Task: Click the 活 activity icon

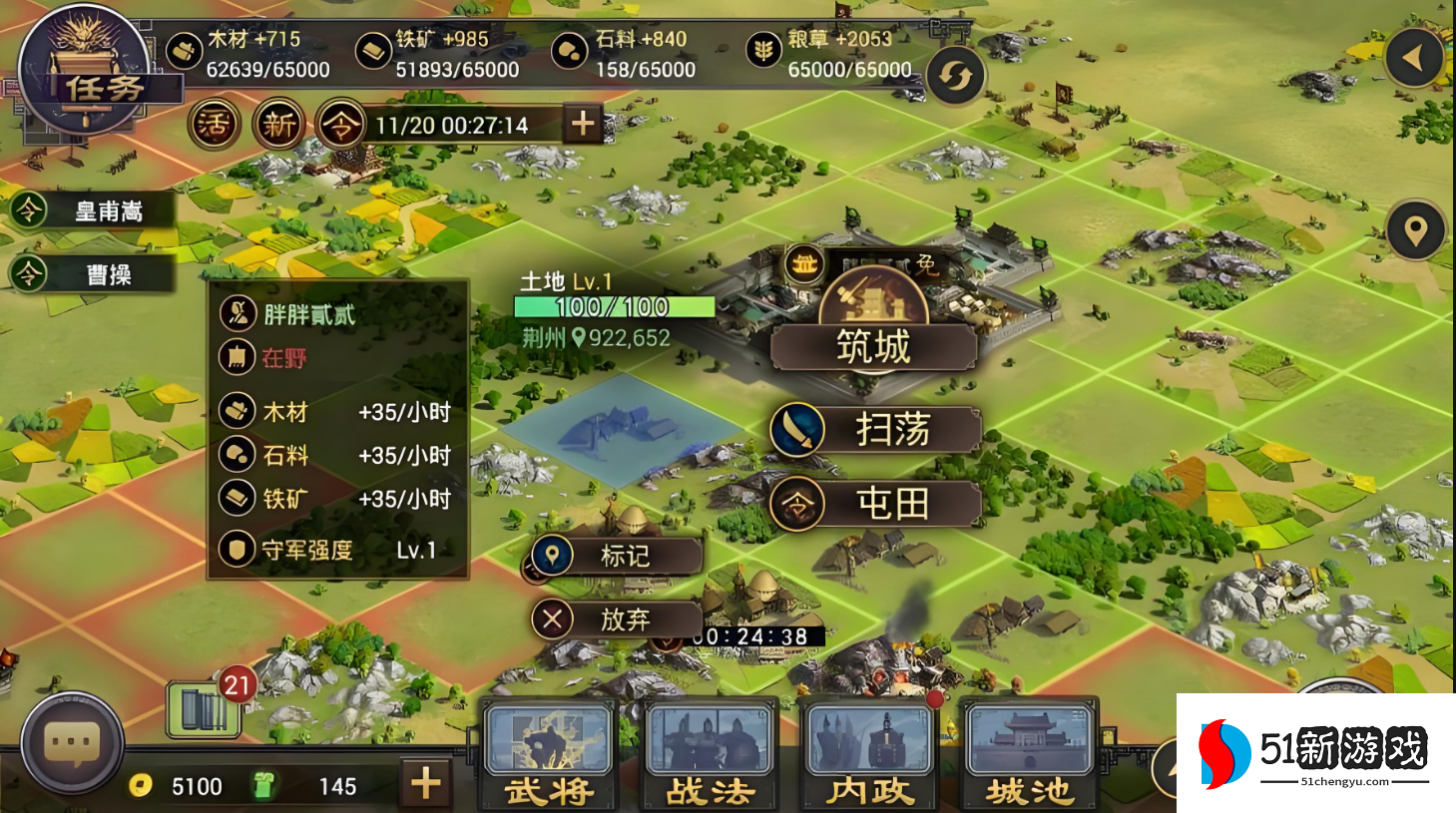Action: 214,125
